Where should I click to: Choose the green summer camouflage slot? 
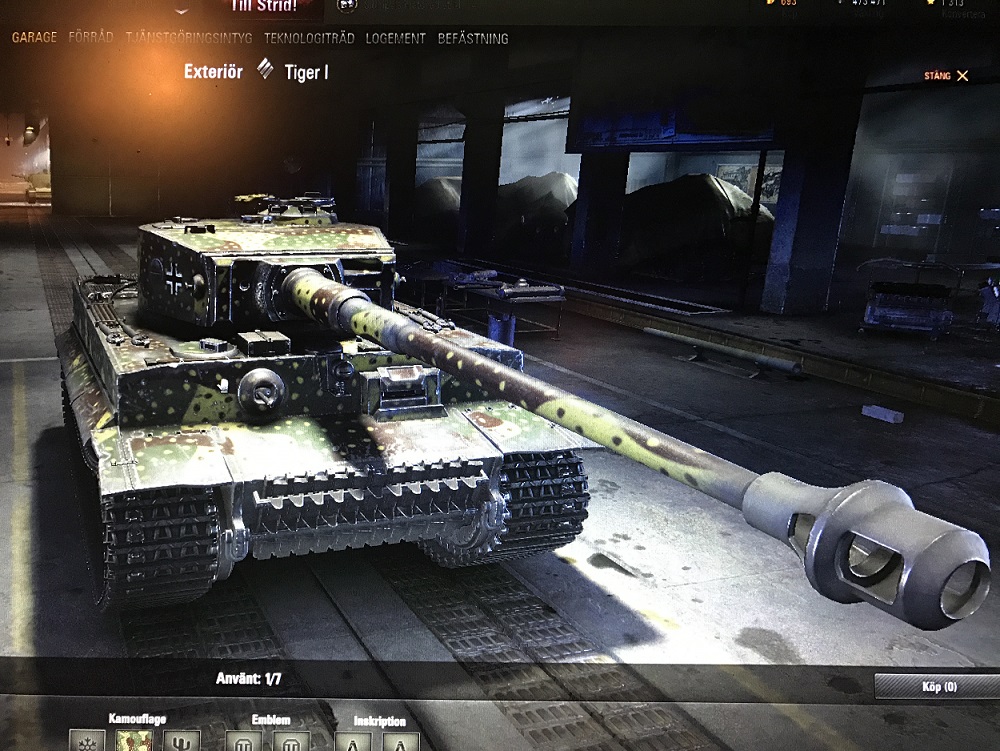[135, 742]
